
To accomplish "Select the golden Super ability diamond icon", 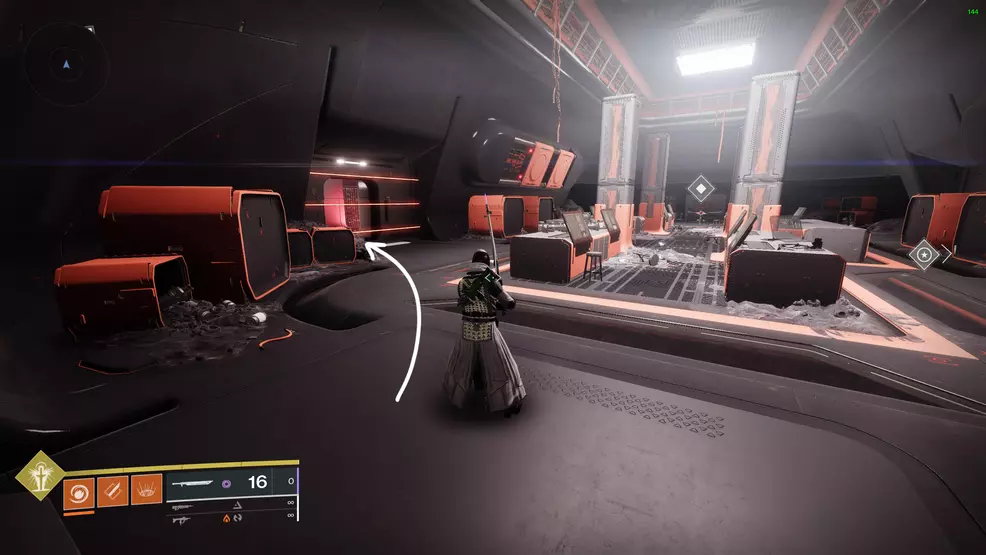I will pos(40,479).
